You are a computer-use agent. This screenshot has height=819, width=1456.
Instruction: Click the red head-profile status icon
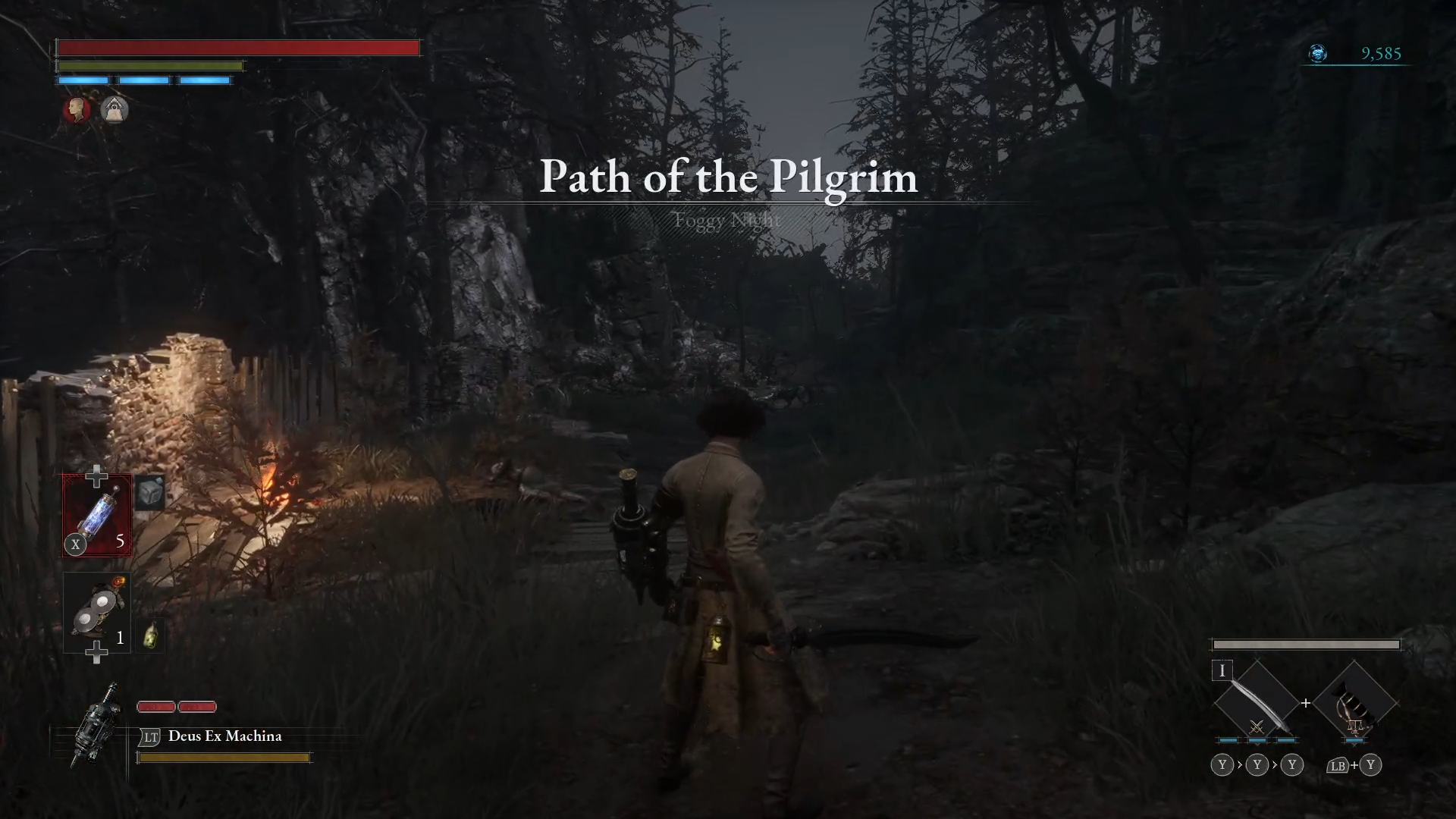pos(77,110)
